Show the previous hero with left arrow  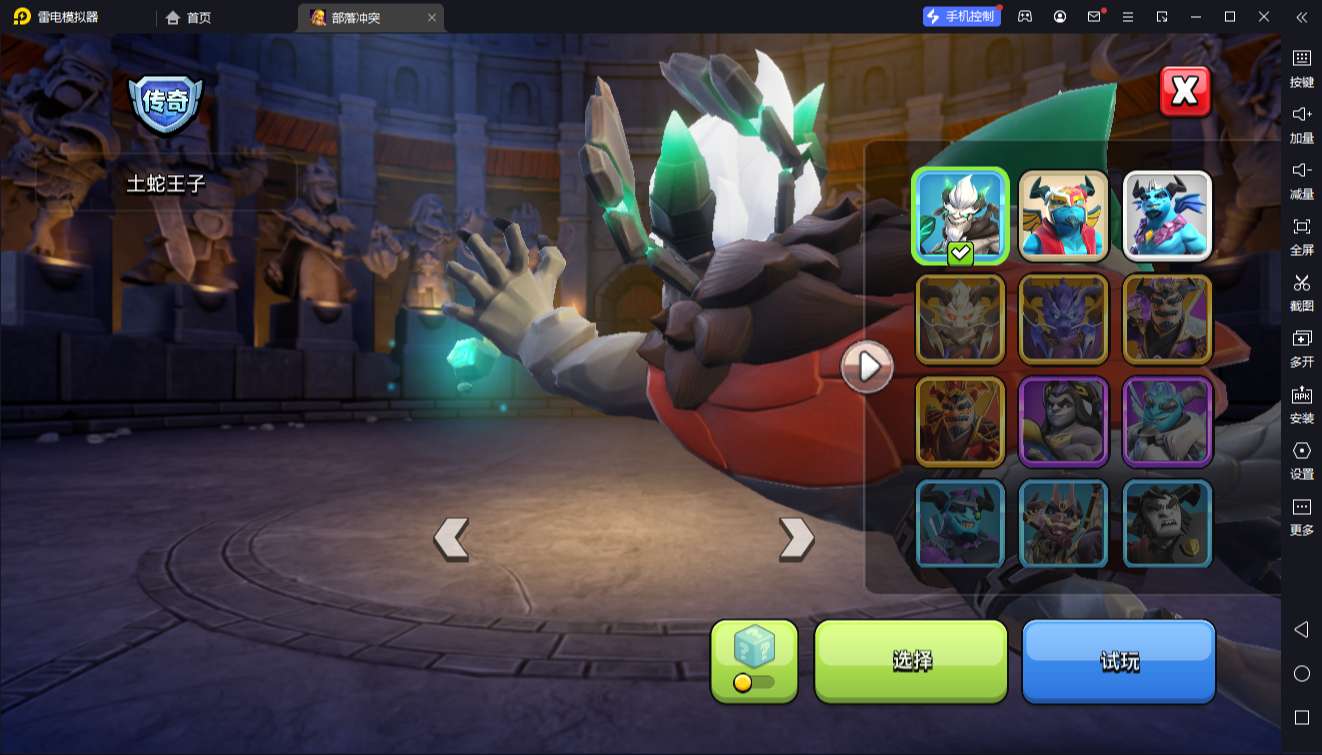(x=451, y=538)
